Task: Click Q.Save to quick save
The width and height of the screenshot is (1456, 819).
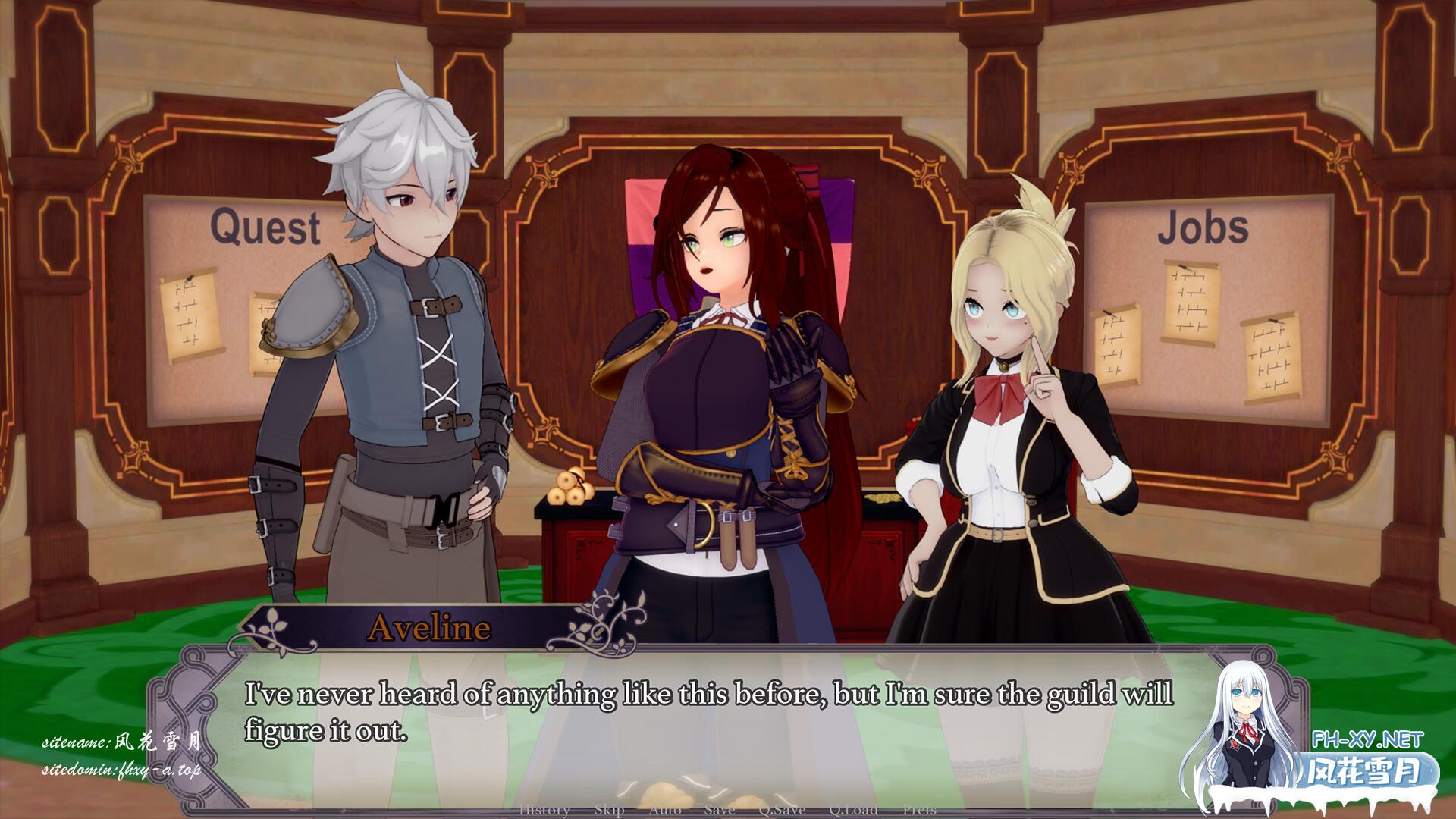Action: click(781, 810)
